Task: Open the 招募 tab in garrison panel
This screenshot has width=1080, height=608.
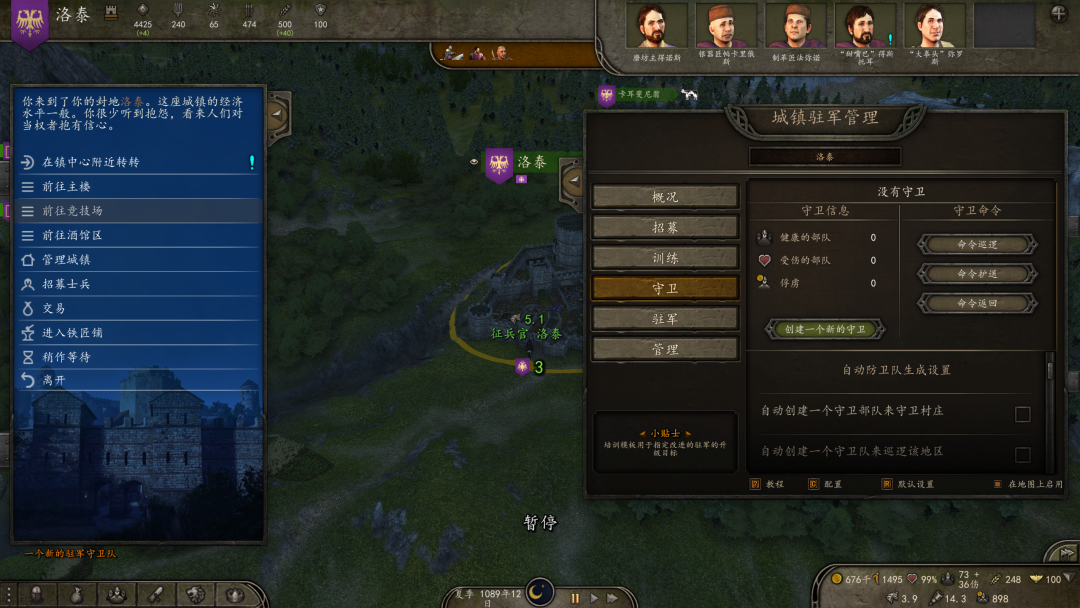Action: coord(665,227)
